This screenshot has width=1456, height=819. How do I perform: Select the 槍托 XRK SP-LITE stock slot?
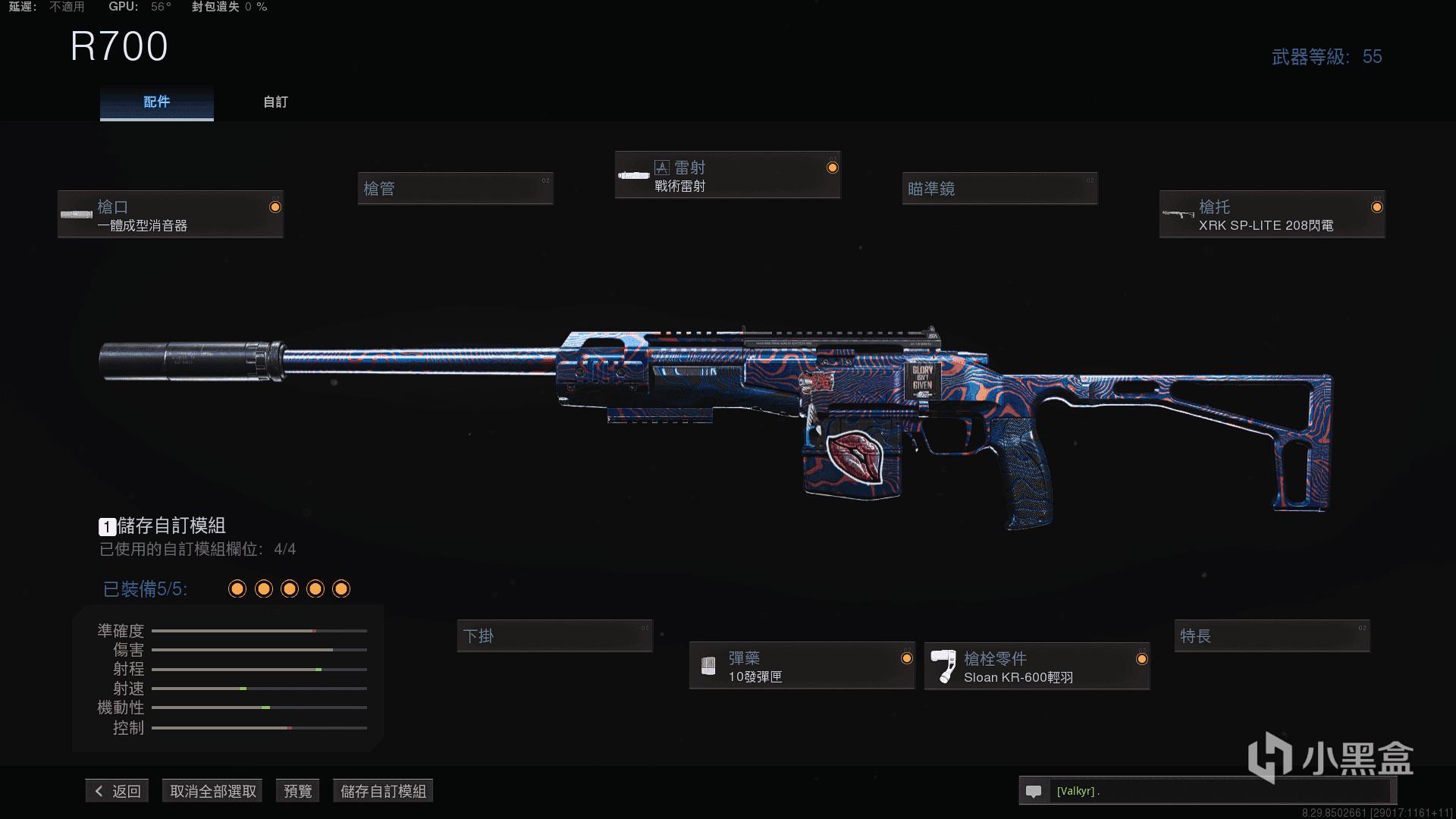1272,215
